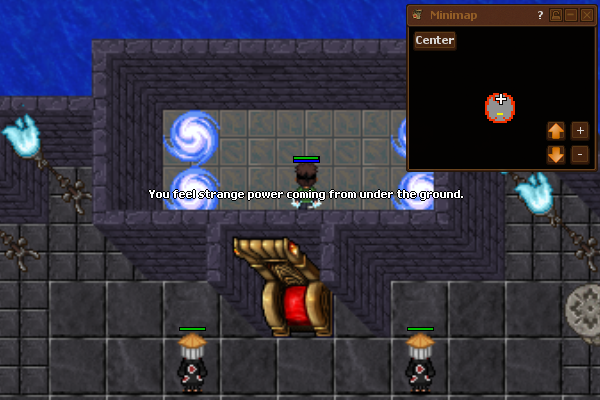This screenshot has width=600, height=400.
Task: Click the player cross marker on minimap
Action: click(x=501, y=99)
